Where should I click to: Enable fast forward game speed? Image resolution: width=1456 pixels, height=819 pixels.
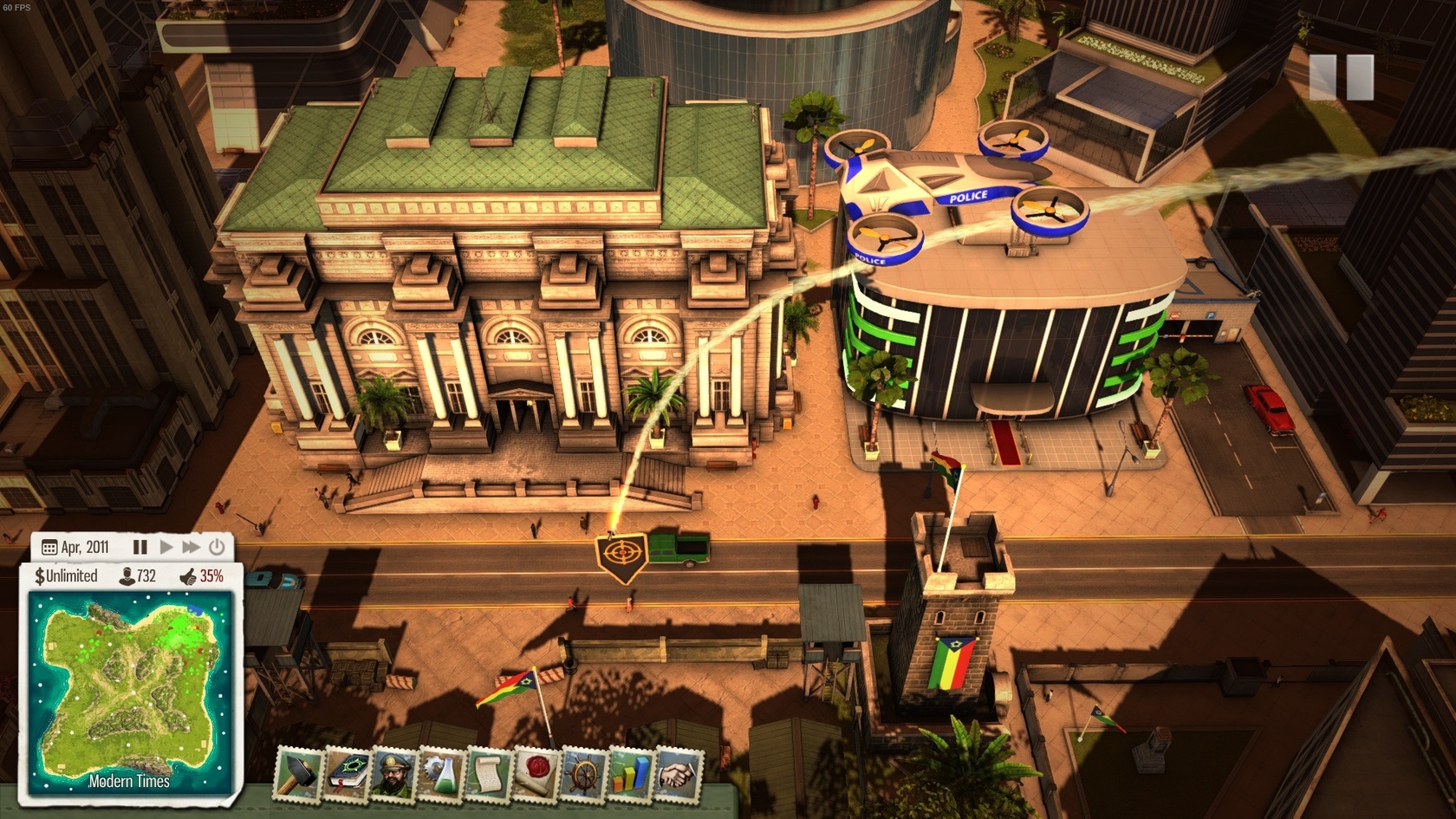pyautogui.click(x=192, y=547)
